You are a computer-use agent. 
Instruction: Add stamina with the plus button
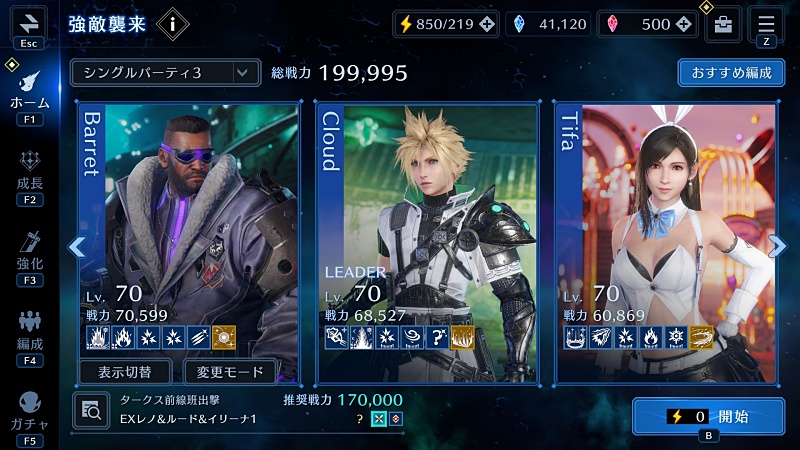tap(486, 25)
